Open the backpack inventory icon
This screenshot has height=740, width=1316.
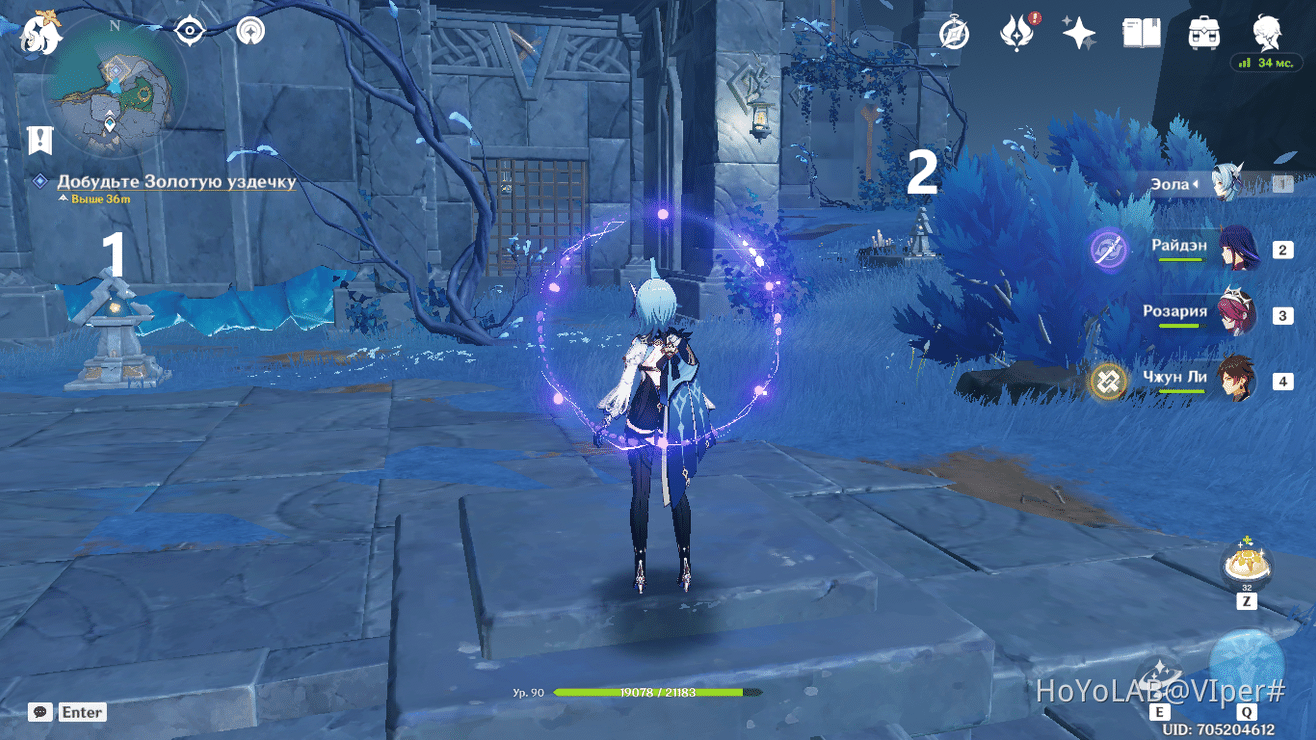(1204, 34)
